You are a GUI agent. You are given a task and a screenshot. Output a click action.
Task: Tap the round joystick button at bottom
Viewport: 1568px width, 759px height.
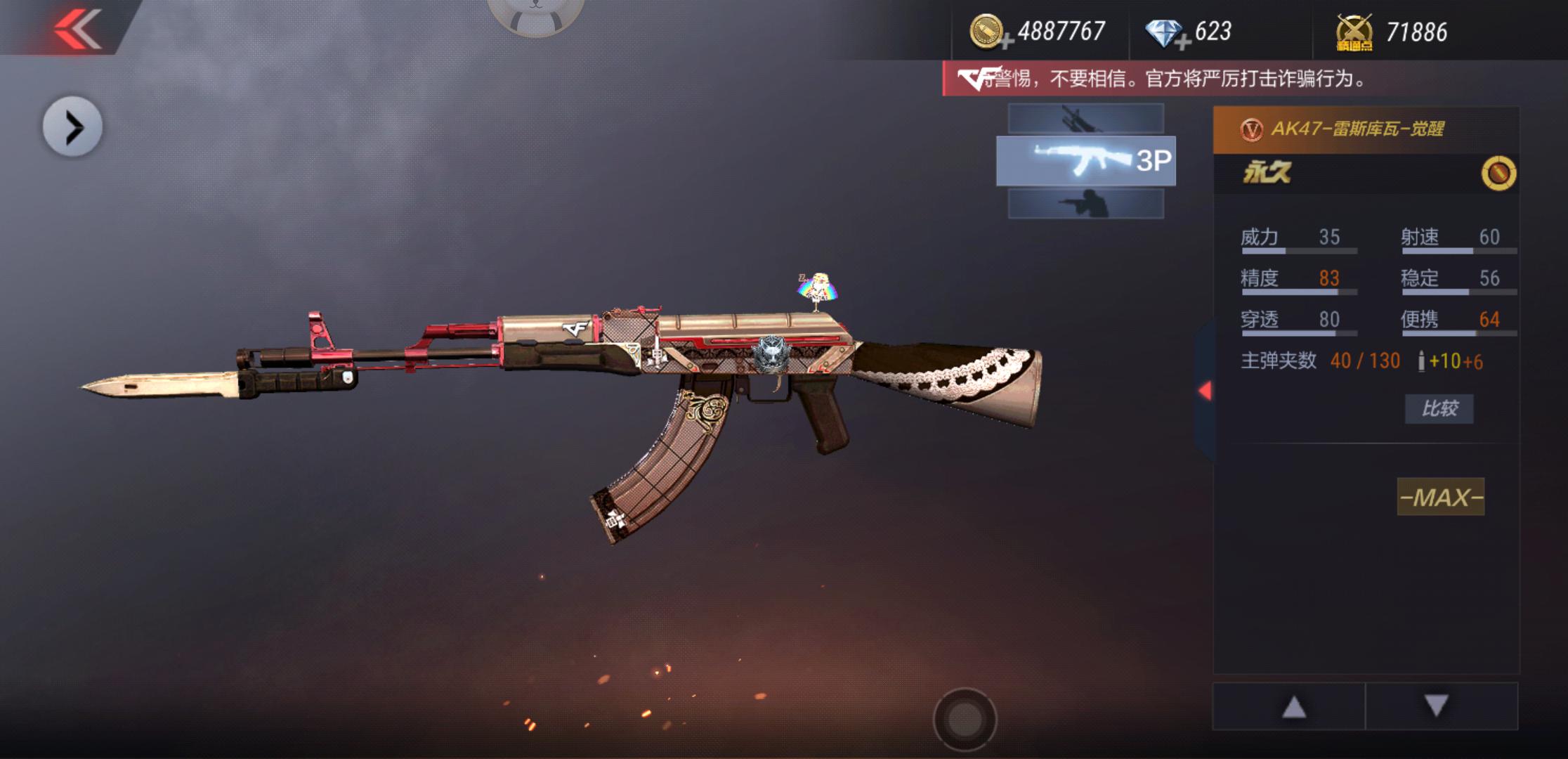tap(965, 720)
